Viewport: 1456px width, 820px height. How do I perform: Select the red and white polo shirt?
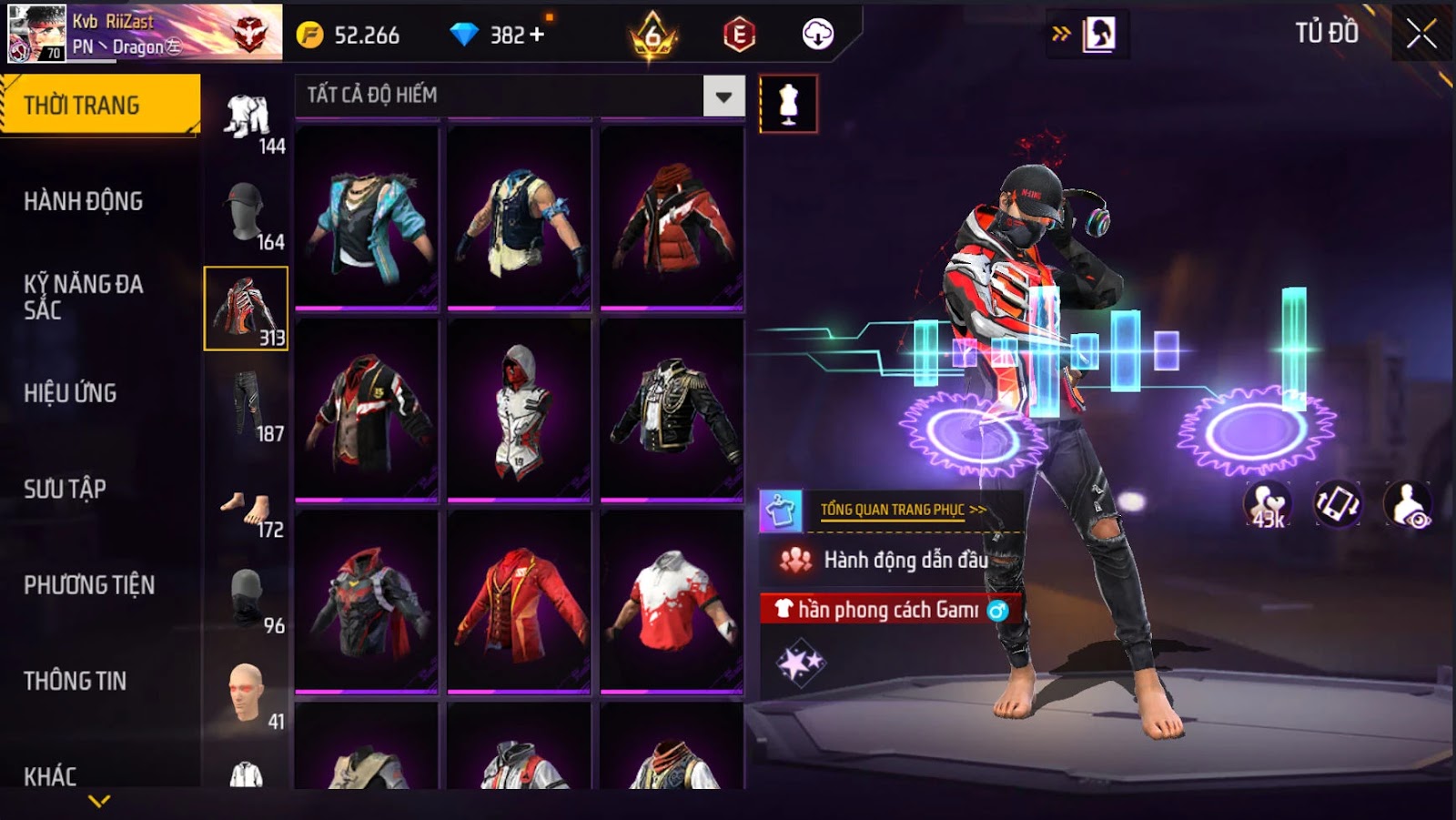tap(672, 602)
